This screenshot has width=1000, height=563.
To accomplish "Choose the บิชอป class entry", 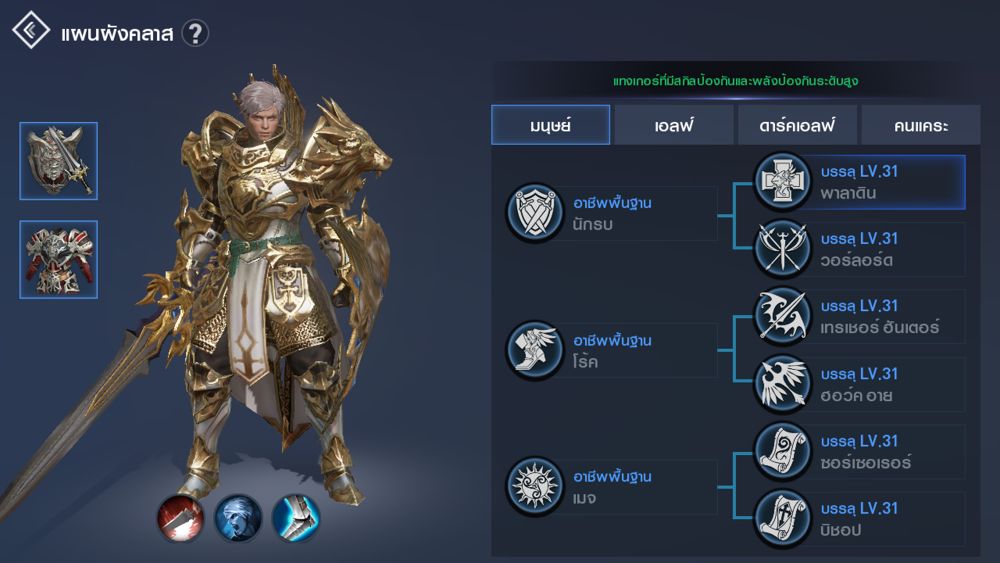I will pyautogui.click(x=860, y=519).
